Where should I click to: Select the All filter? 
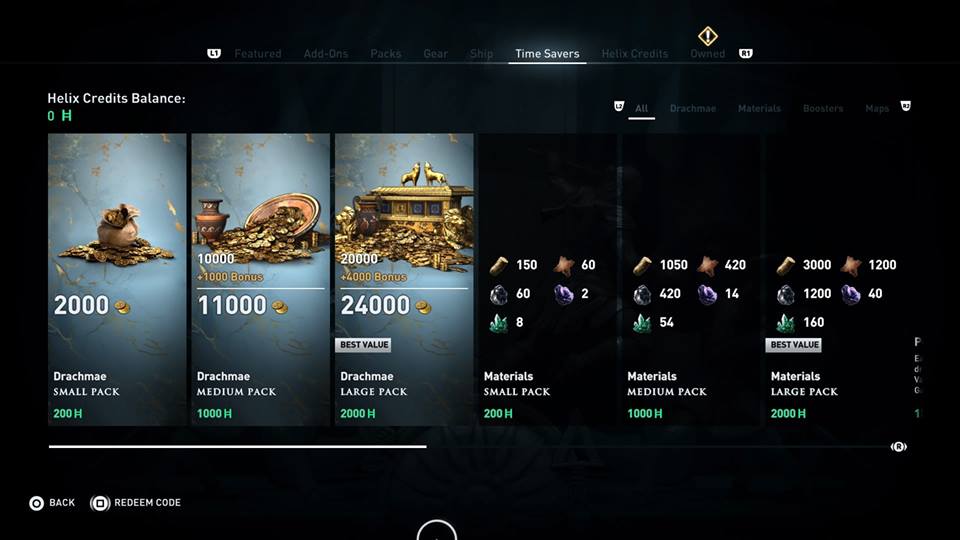pos(642,108)
